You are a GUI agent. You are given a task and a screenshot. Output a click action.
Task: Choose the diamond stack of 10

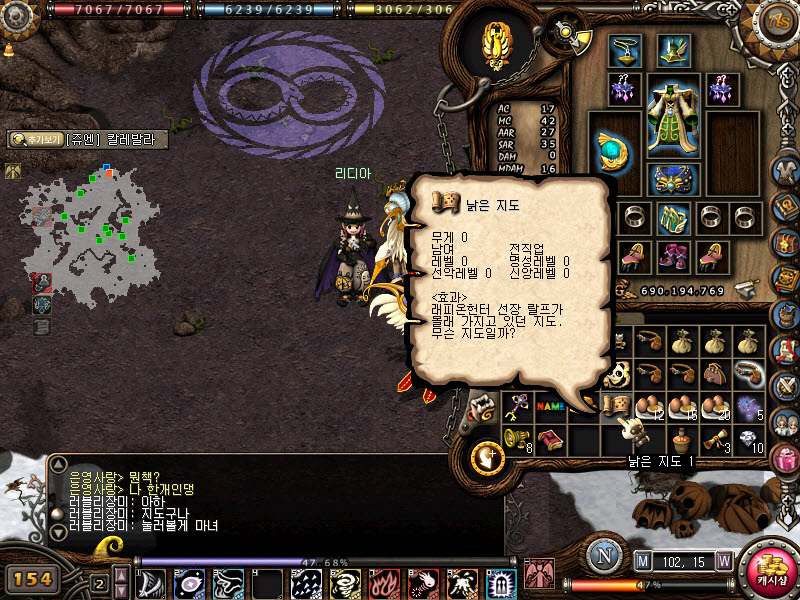click(x=750, y=439)
